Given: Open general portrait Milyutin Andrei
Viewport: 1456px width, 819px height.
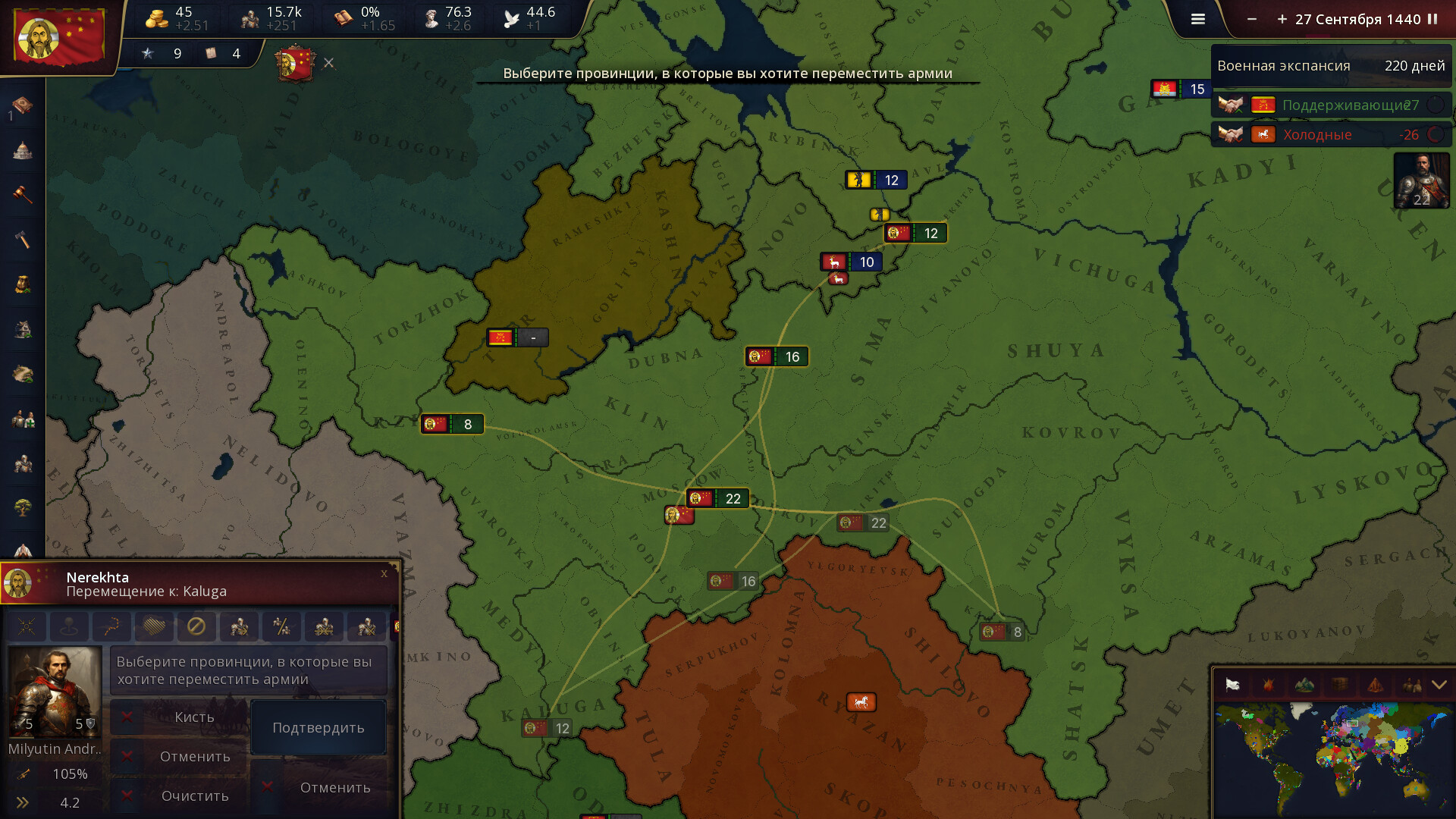Looking at the screenshot, I should (55, 691).
